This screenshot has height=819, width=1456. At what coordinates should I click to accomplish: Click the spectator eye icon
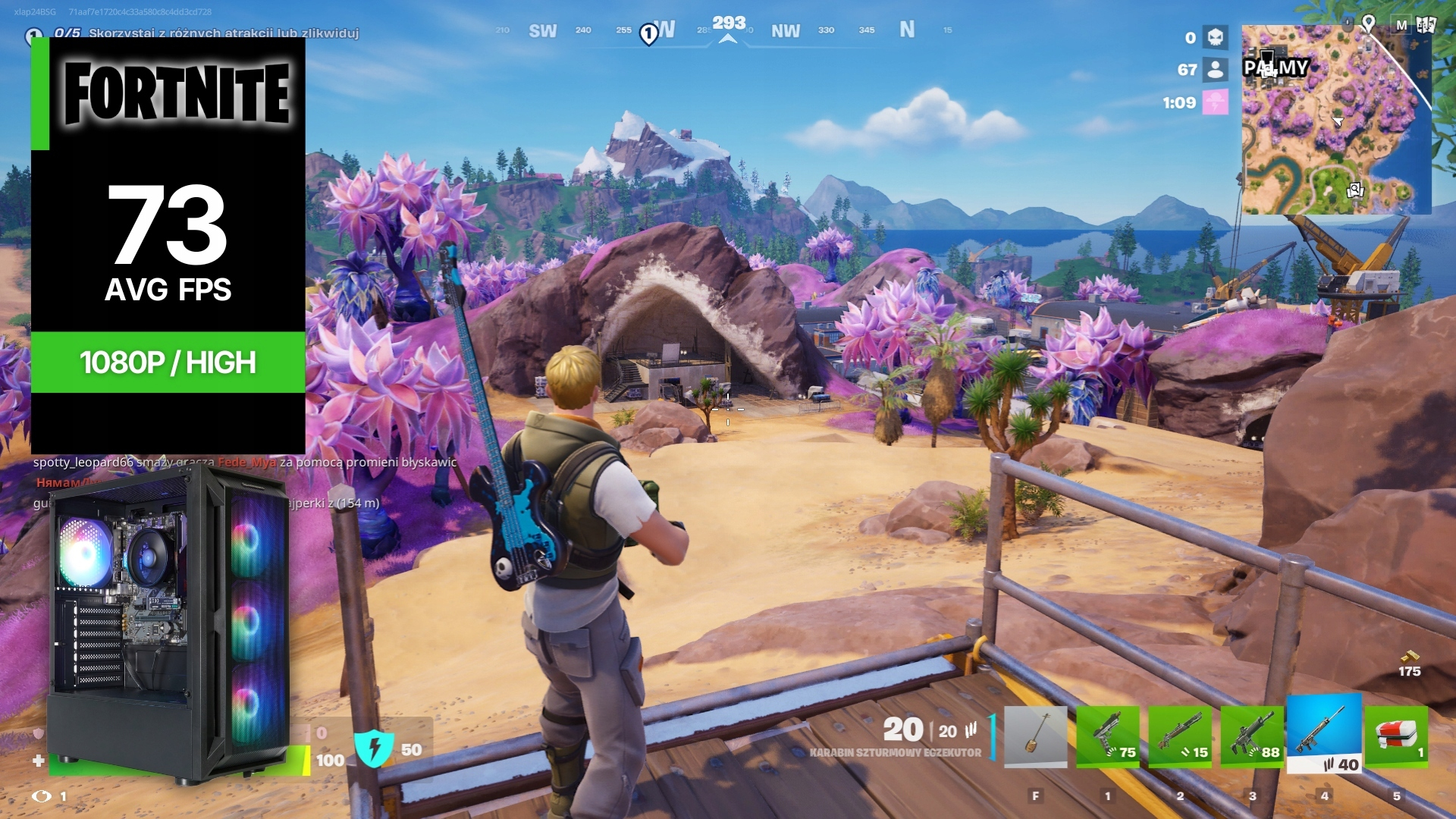pyautogui.click(x=42, y=795)
